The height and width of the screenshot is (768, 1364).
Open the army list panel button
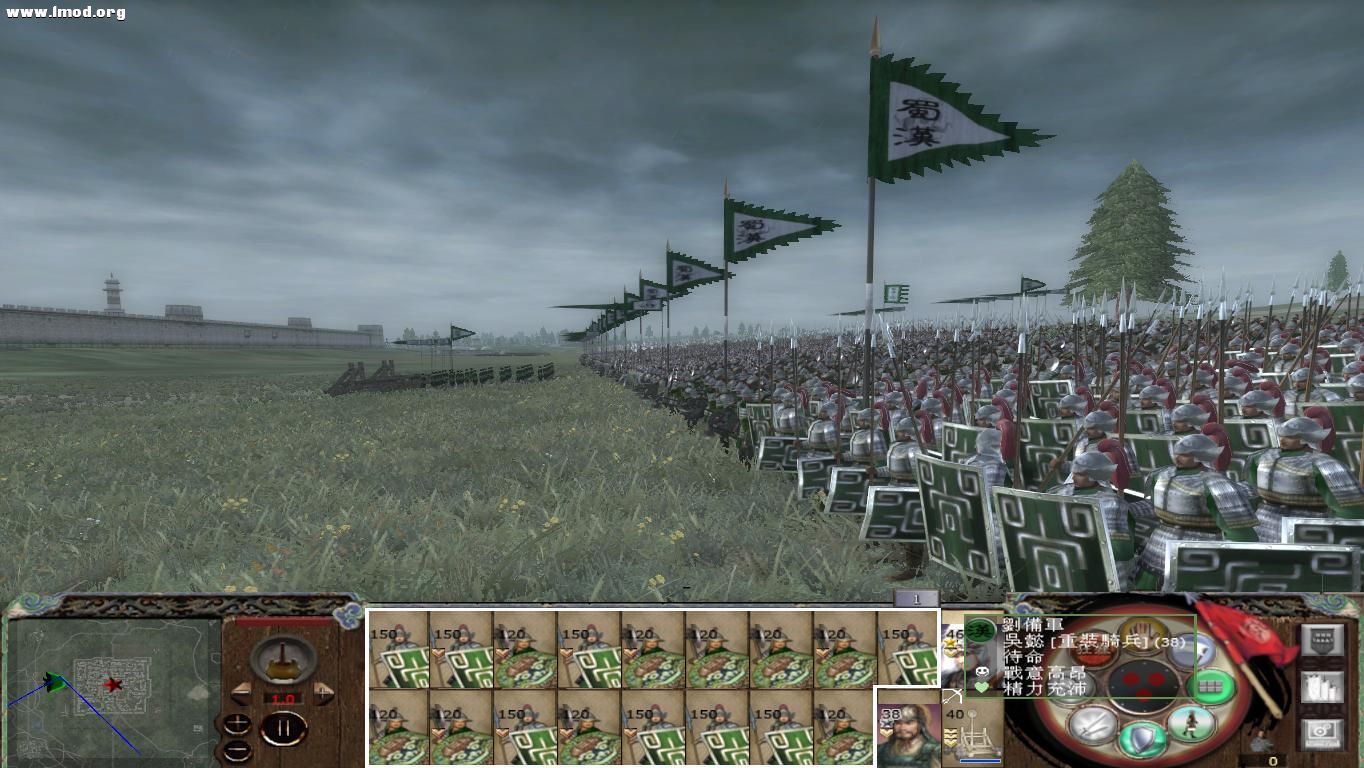pos(1322,640)
